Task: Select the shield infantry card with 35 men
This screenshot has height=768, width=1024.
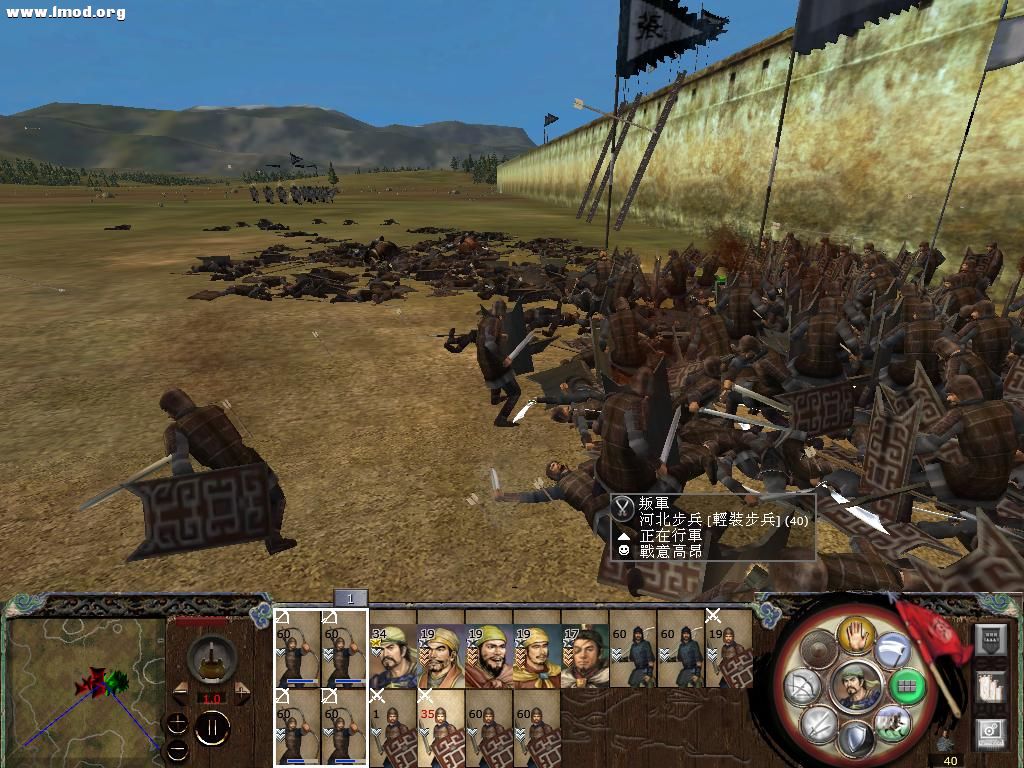Action: (x=441, y=727)
